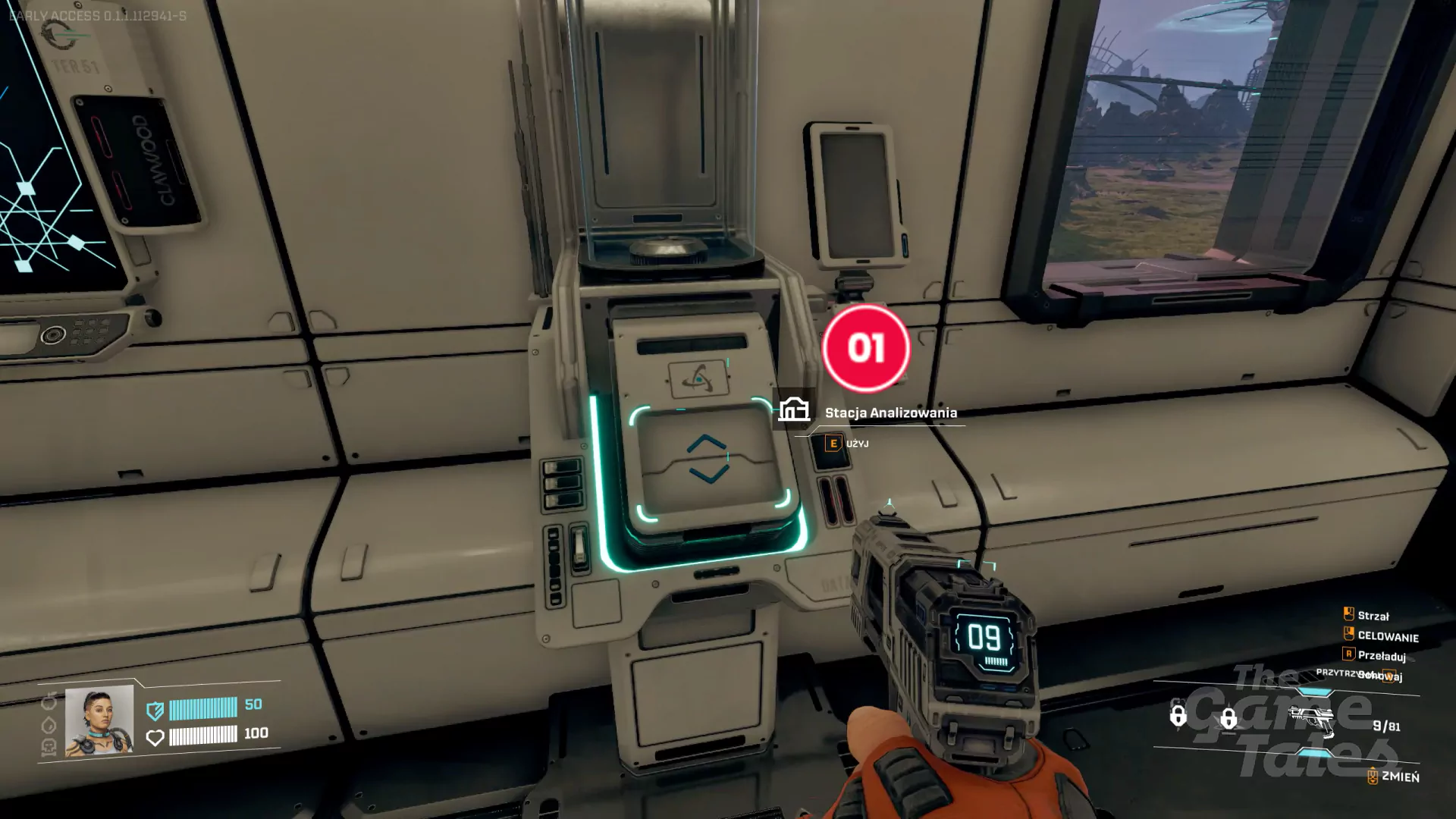This screenshot has width=1456, height=819.
Task: Click the cyan shield armor icon
Action: point(155,711)
